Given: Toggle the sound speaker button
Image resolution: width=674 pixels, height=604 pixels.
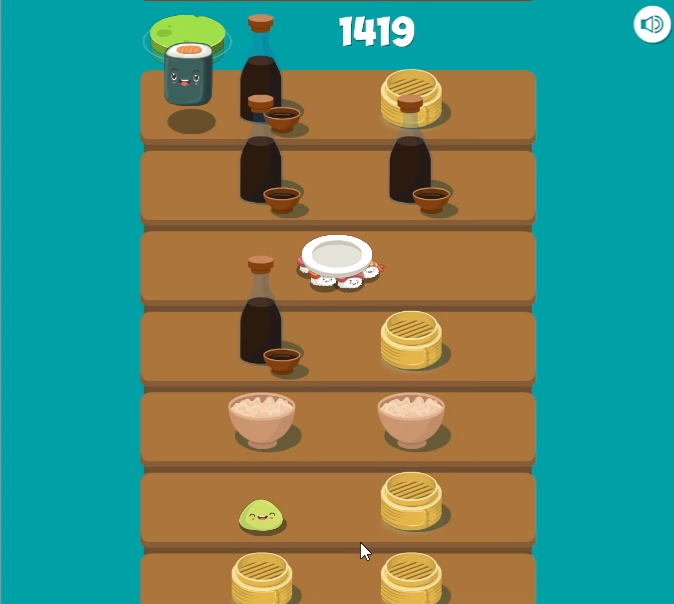Looking at the screenshot, I should coord(651,24).
